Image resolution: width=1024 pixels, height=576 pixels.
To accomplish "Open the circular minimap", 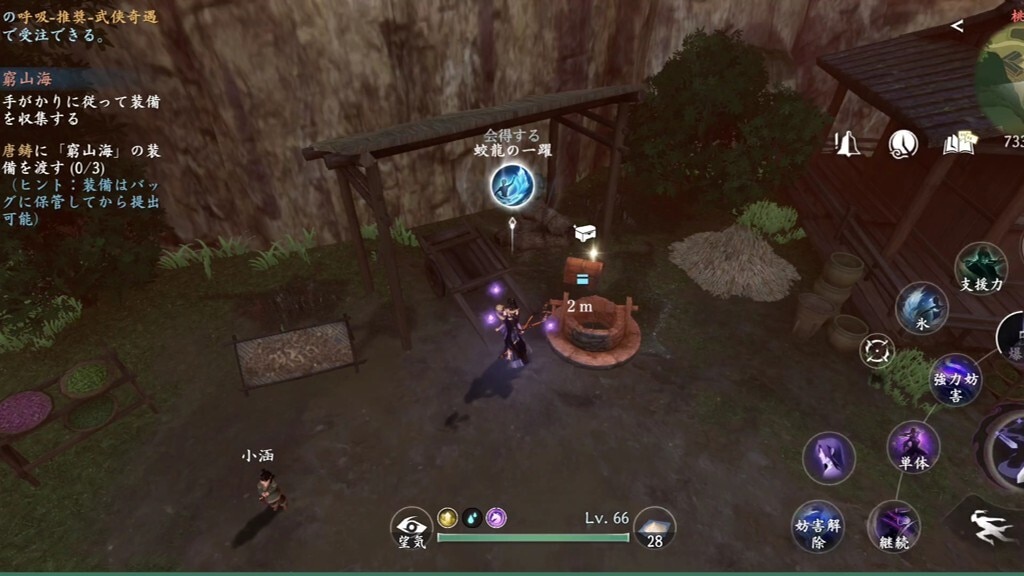I will point(1003,75).
